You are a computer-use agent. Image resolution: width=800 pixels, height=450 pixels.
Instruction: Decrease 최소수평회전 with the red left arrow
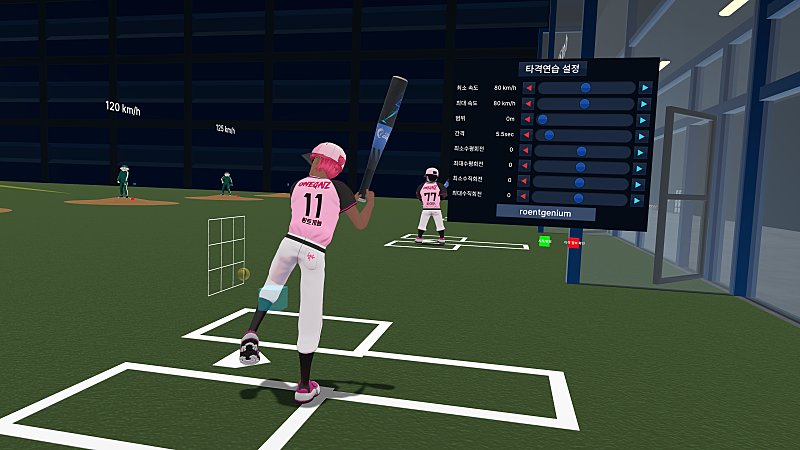pyautogui.click(x=527, y=151)
